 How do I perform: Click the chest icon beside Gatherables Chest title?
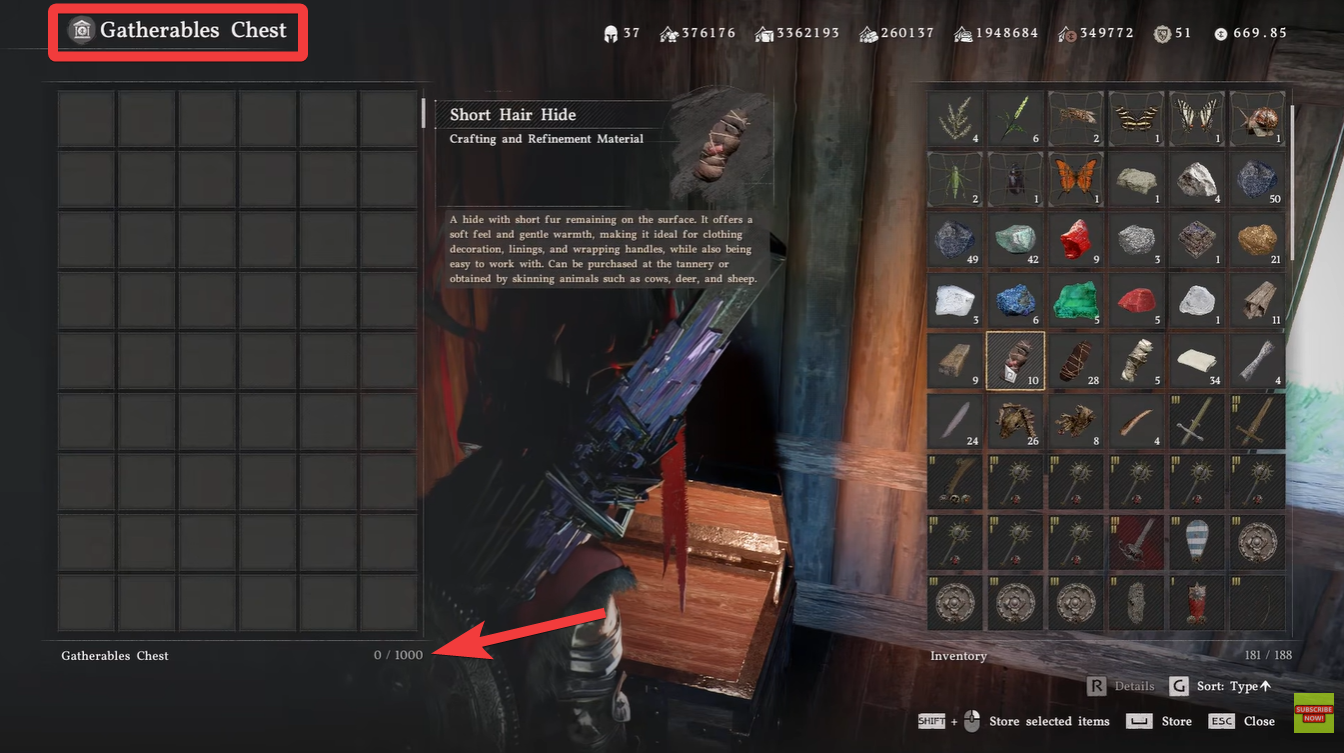[x=80, y=30]
